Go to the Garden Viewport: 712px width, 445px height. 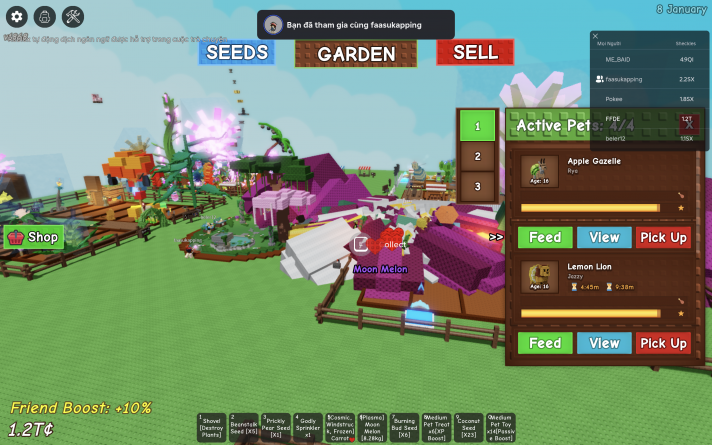point(356,53)
